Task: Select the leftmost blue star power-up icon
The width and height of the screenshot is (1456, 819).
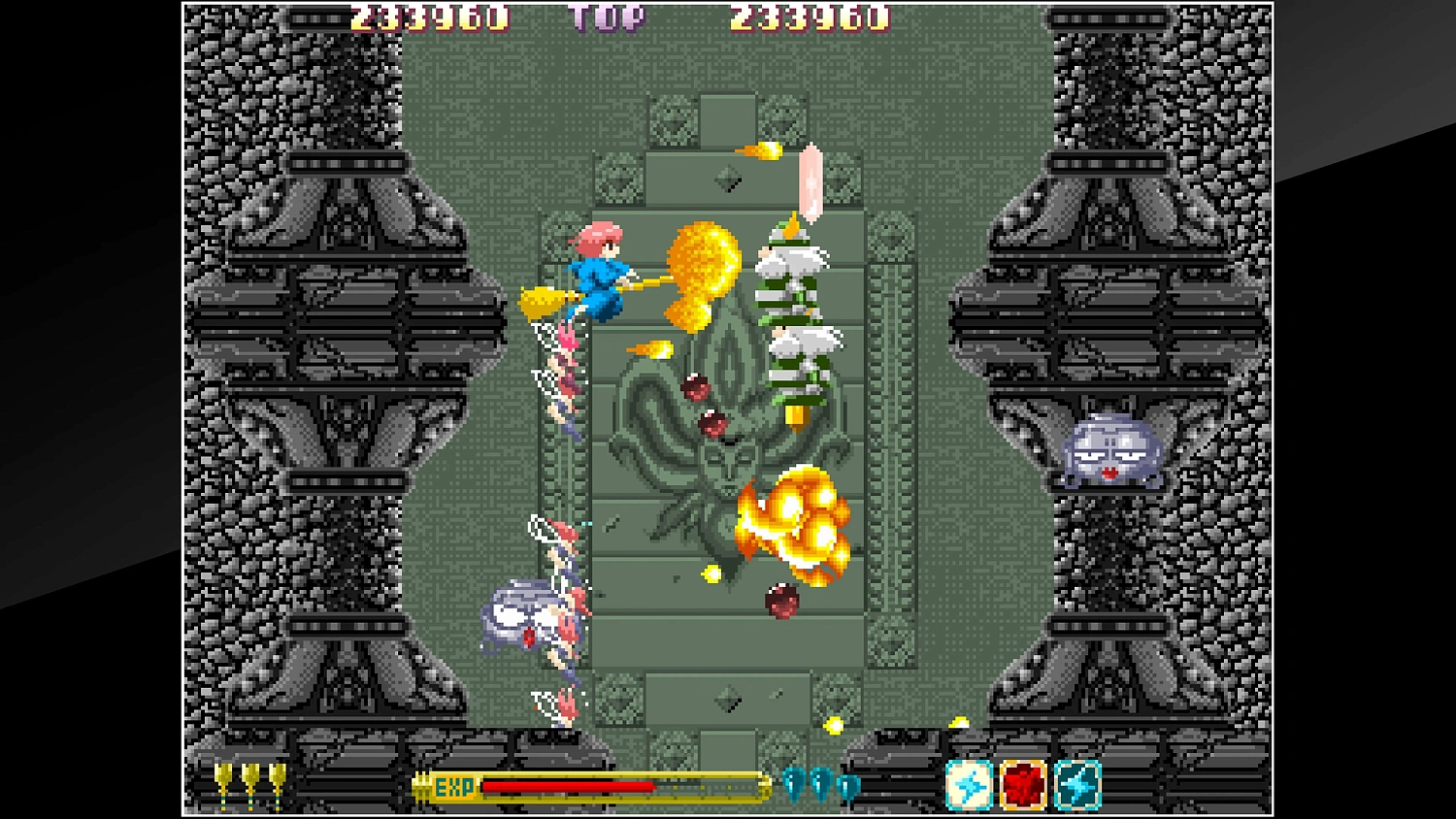Action: [x=969, y=784]
